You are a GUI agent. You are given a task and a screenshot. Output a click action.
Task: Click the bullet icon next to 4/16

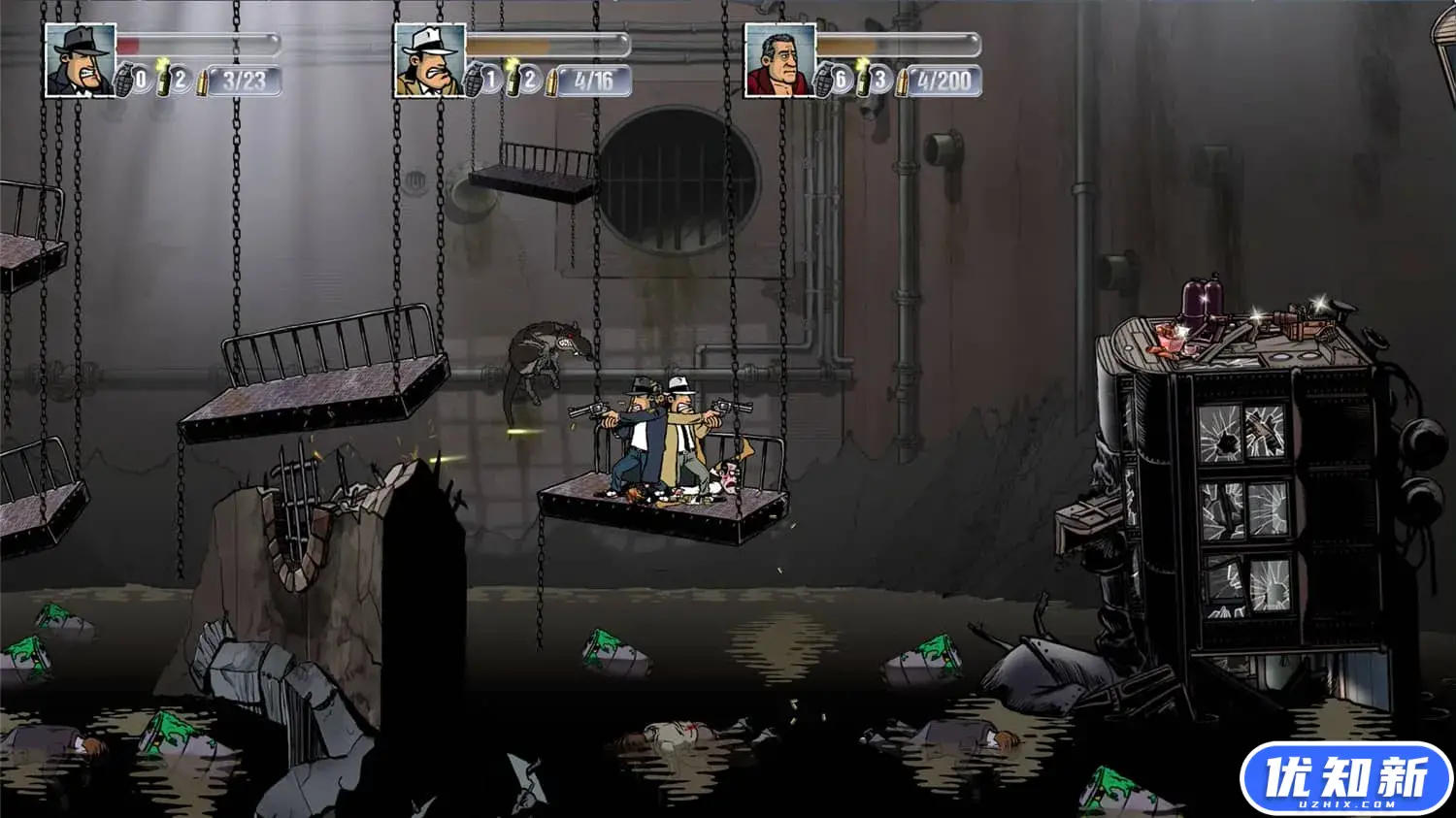(552, 82)
